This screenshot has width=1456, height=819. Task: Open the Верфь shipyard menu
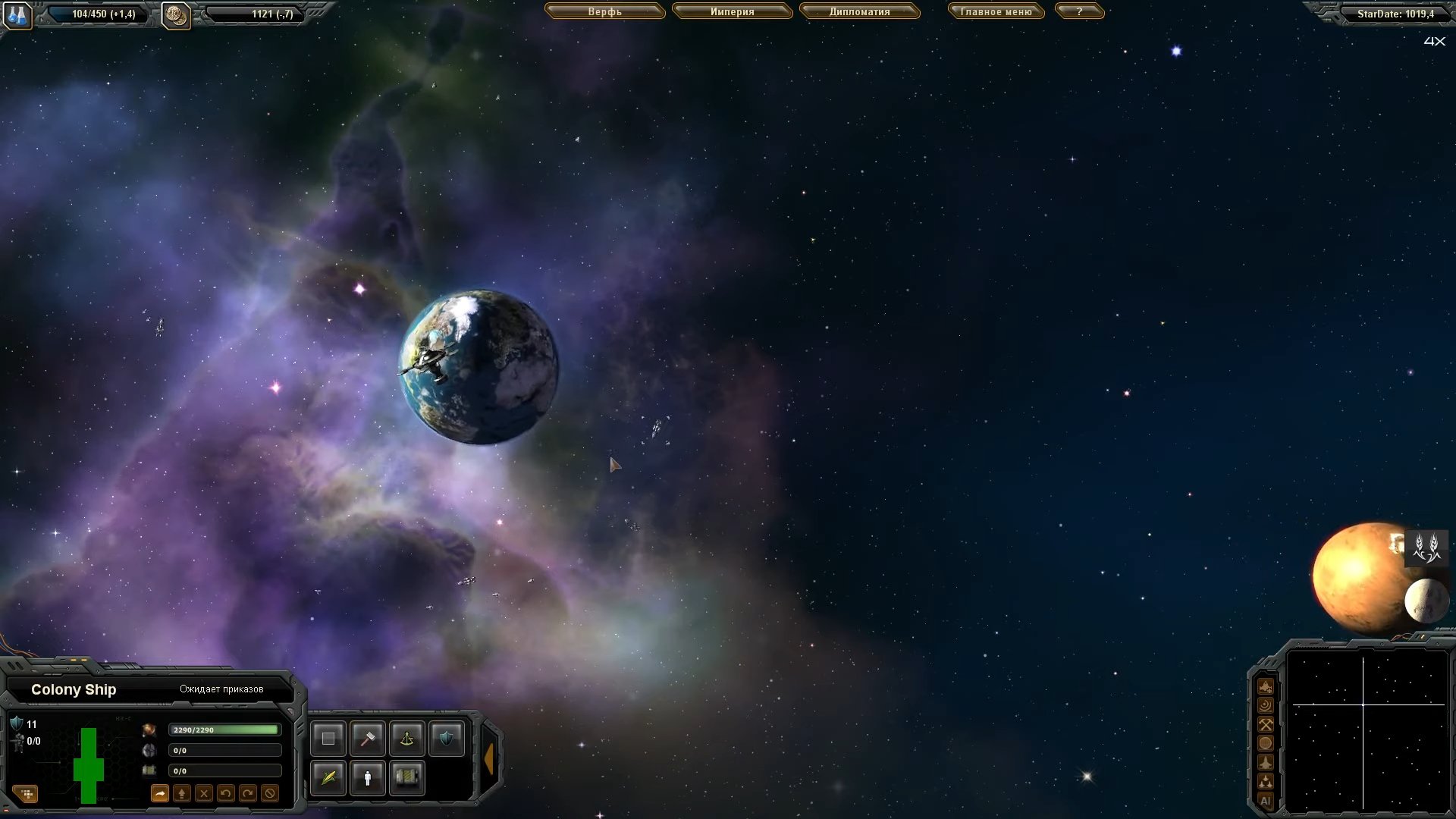[x=604, y=12]
